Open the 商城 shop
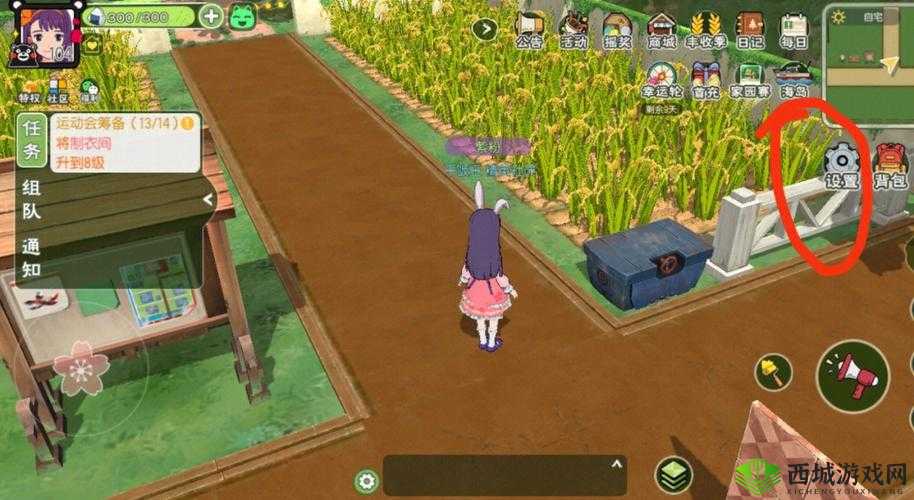 [x=661, y=29]
